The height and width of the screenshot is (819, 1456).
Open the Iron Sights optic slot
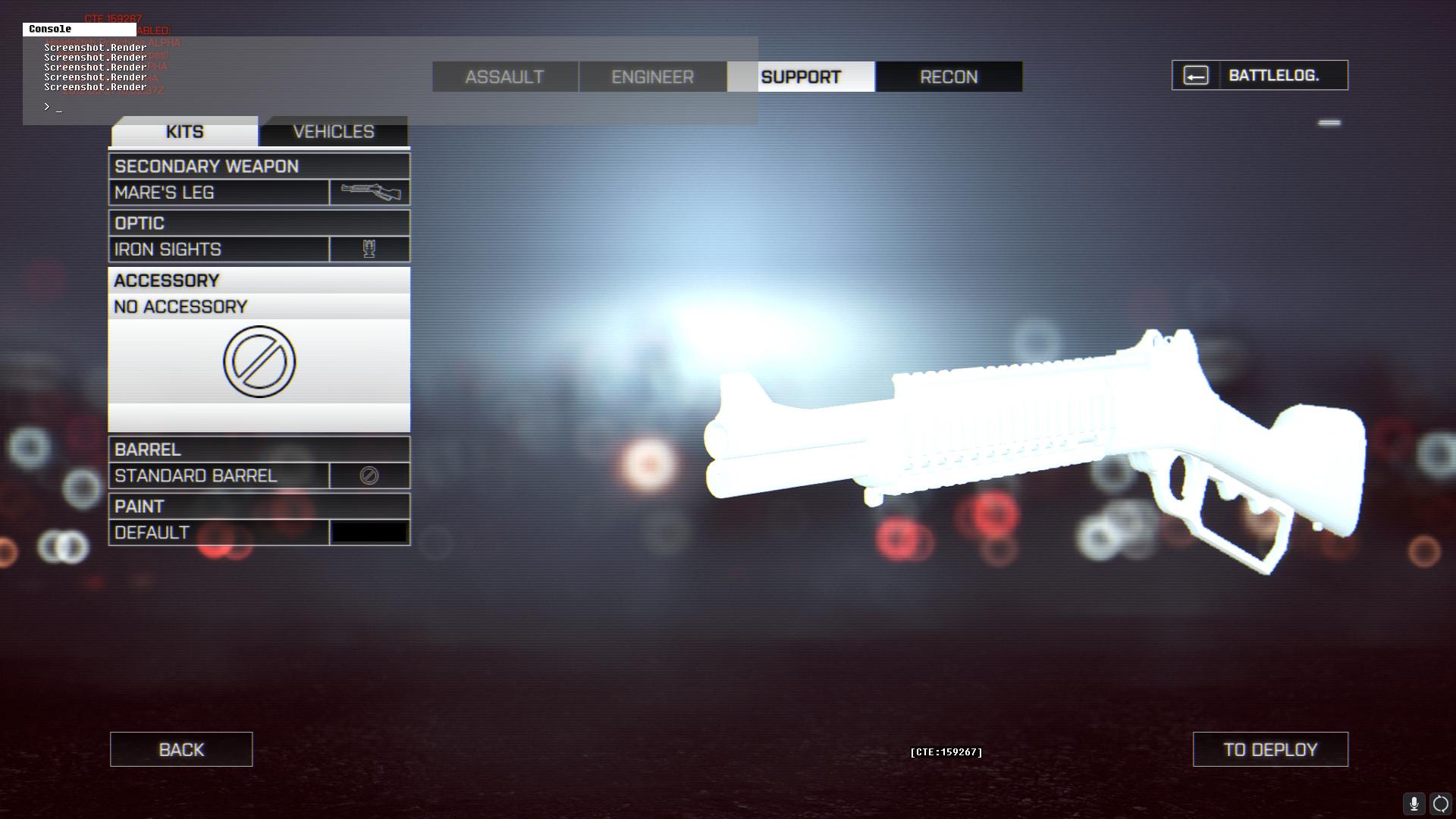219,249
